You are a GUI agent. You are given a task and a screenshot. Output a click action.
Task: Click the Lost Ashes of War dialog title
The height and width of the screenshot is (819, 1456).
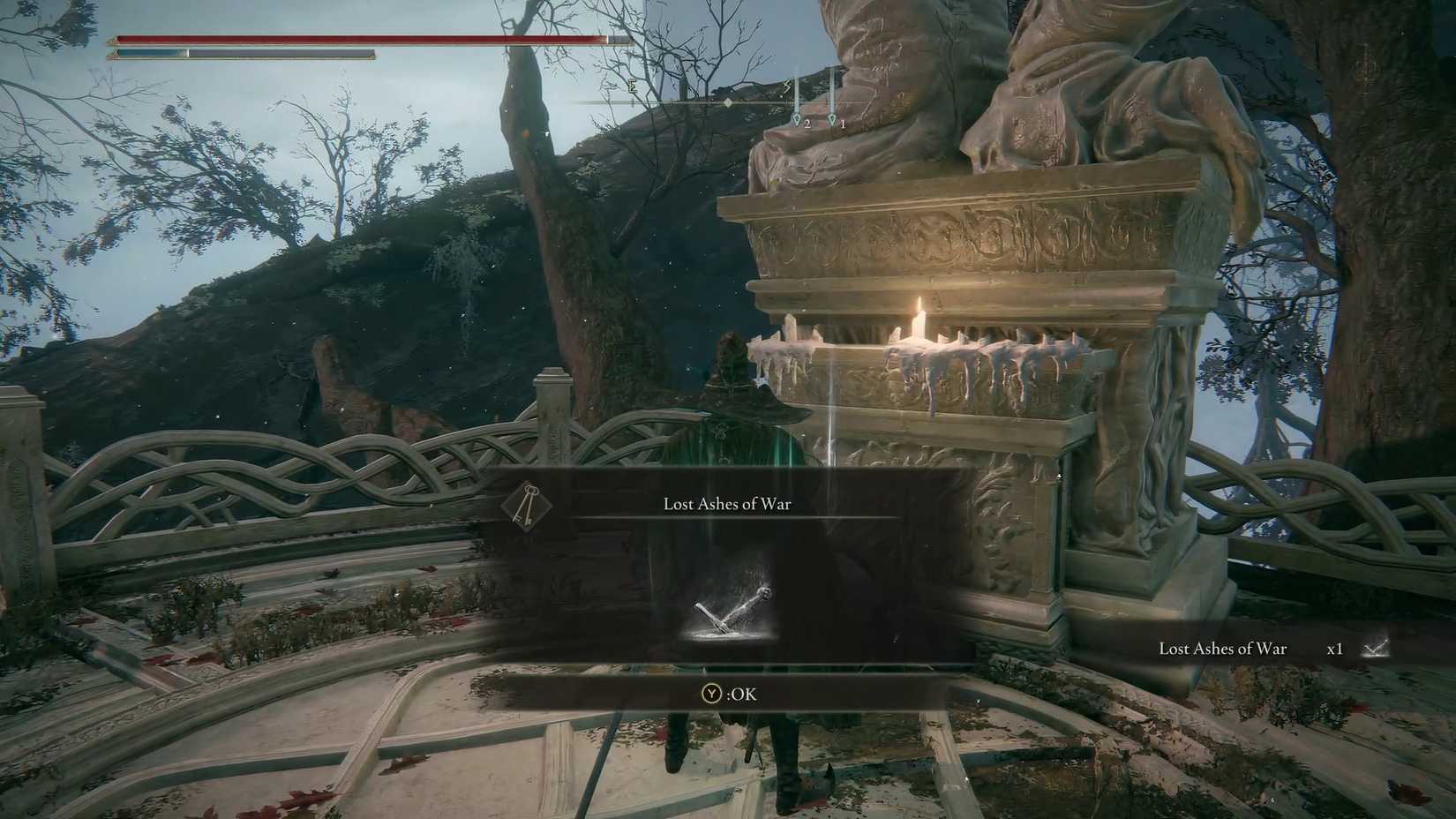pos(726,503)
